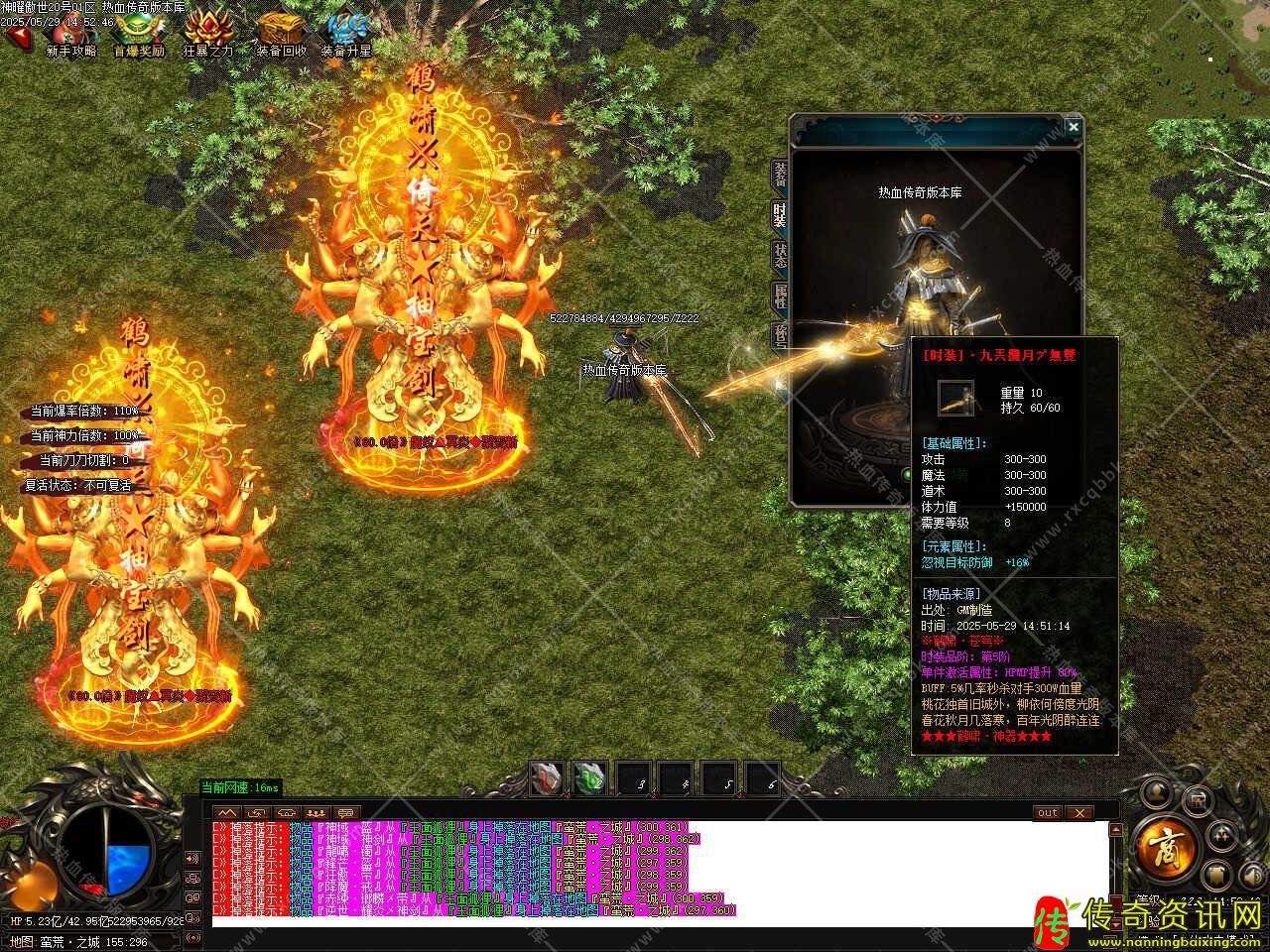Viewport: 1270px width, 952px height.
Task: Open the 新手攻略 beginner guide
Action: tap(71, 34)
